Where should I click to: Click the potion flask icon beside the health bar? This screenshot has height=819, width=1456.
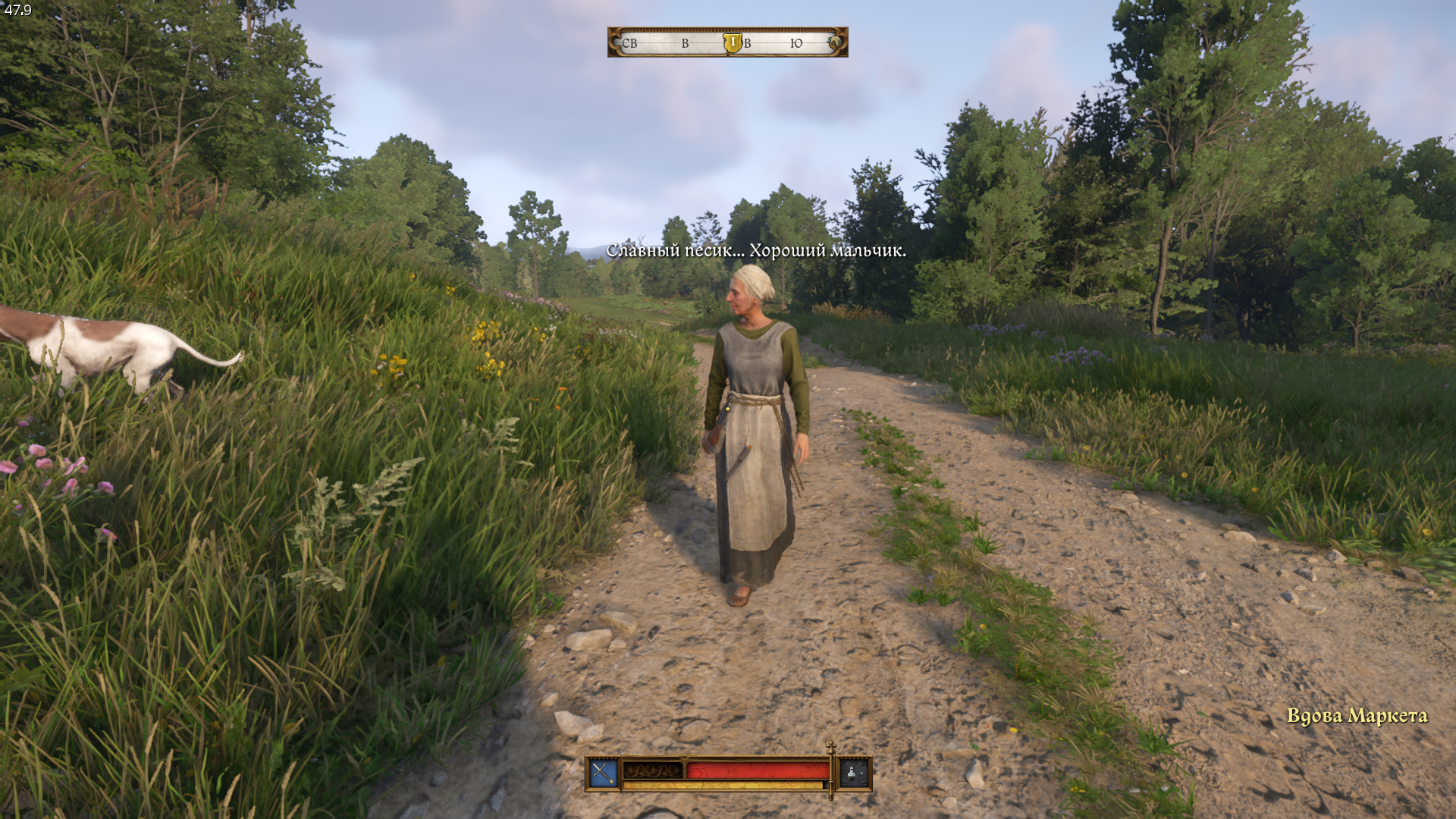tap(853, 773)
